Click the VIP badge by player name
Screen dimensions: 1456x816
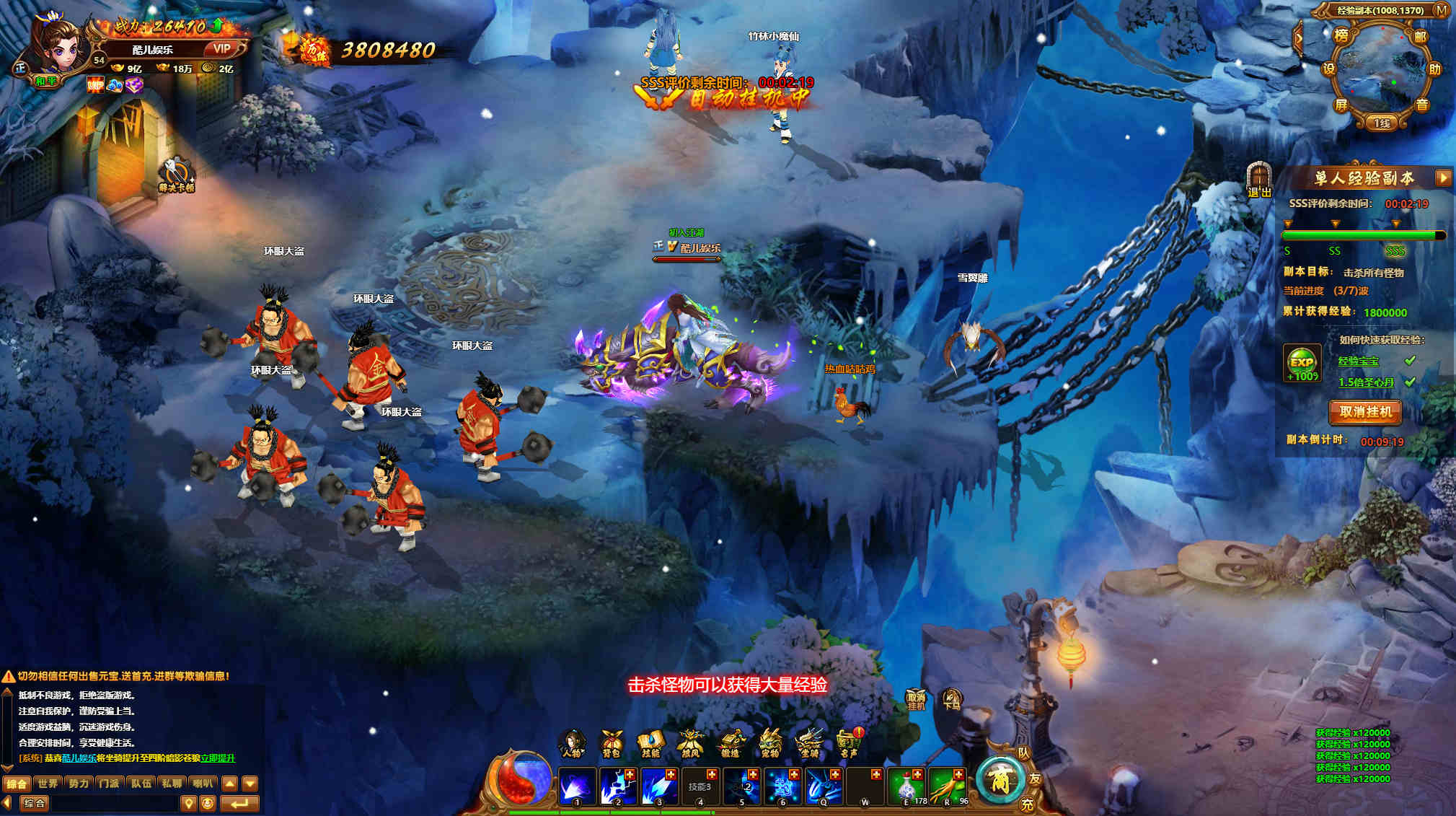[222, 49]
